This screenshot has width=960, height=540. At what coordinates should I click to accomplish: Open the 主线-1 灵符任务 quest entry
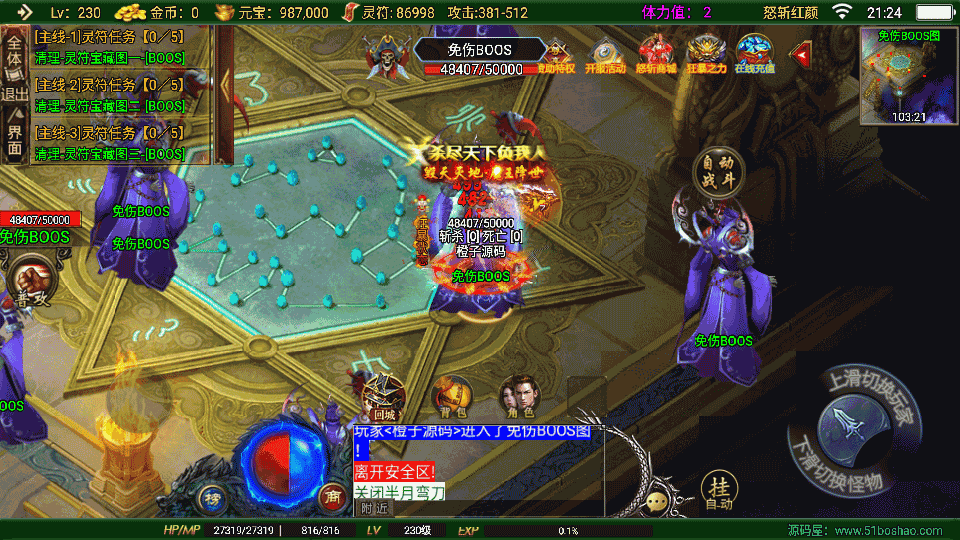(x=109, y=45)
